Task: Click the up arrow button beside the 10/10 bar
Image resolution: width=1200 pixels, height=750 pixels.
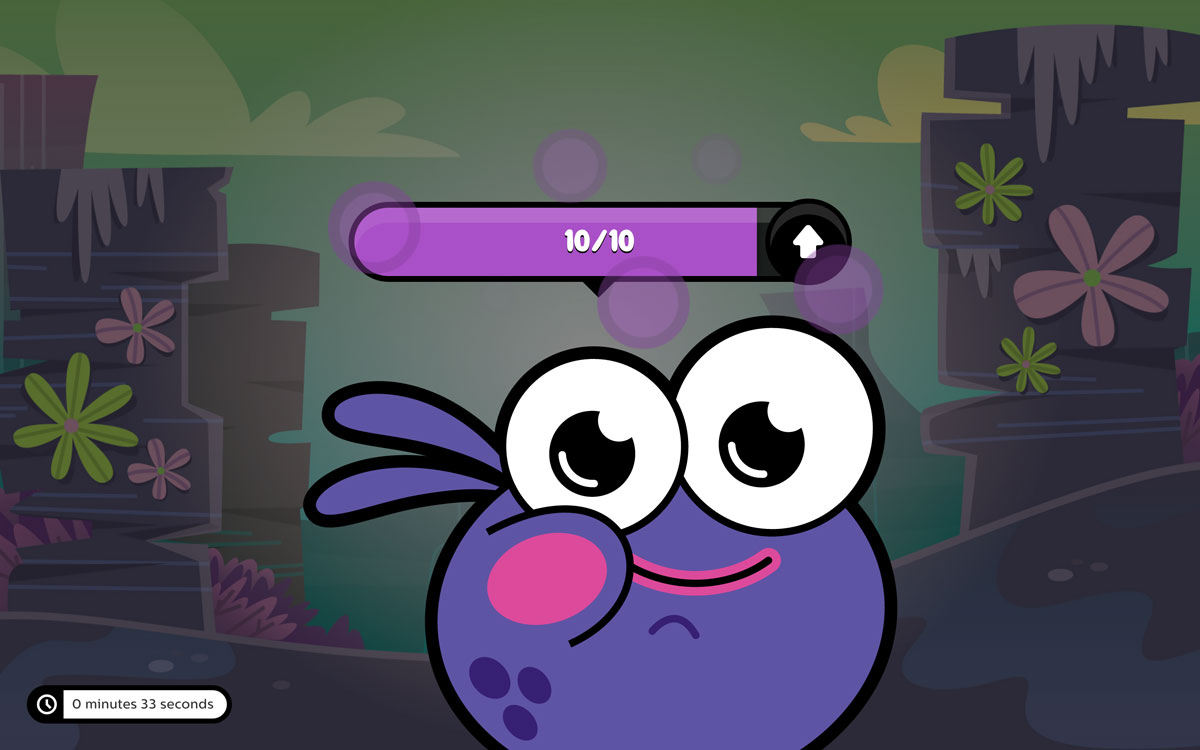Action: (808, 240)
